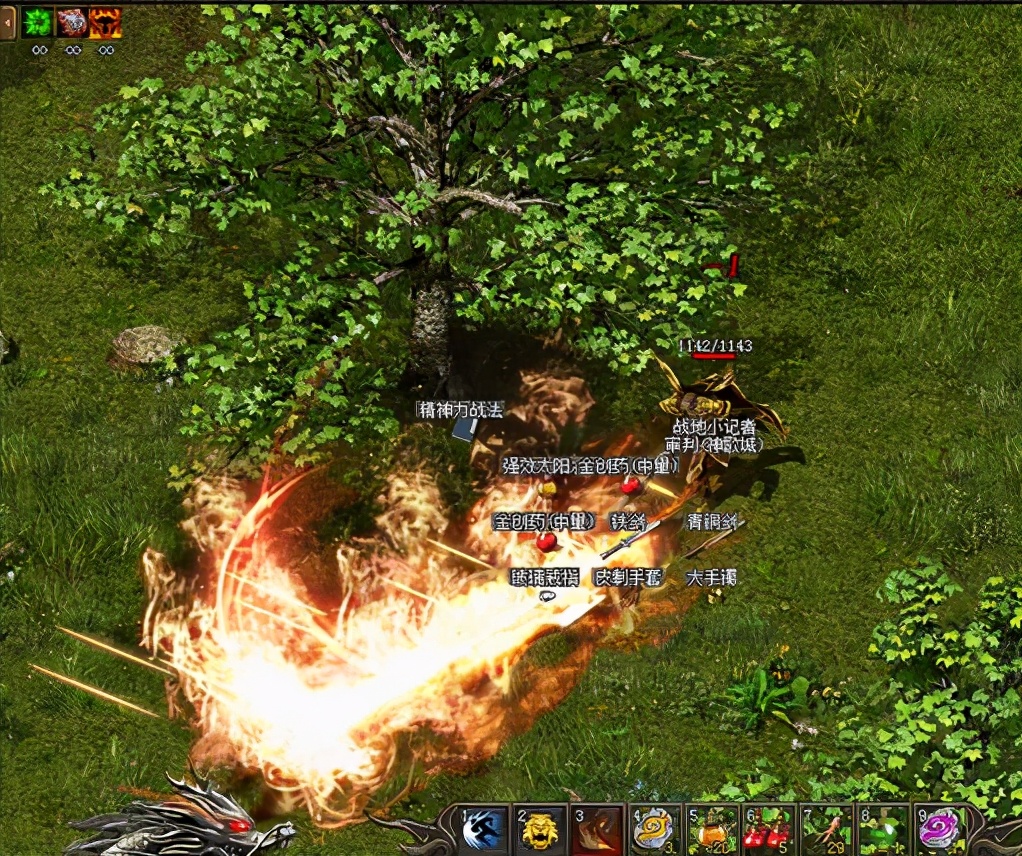This screenshot has height=856, width=1022.
Task: Select the green burst buff icon
Action: click(37, 23)
